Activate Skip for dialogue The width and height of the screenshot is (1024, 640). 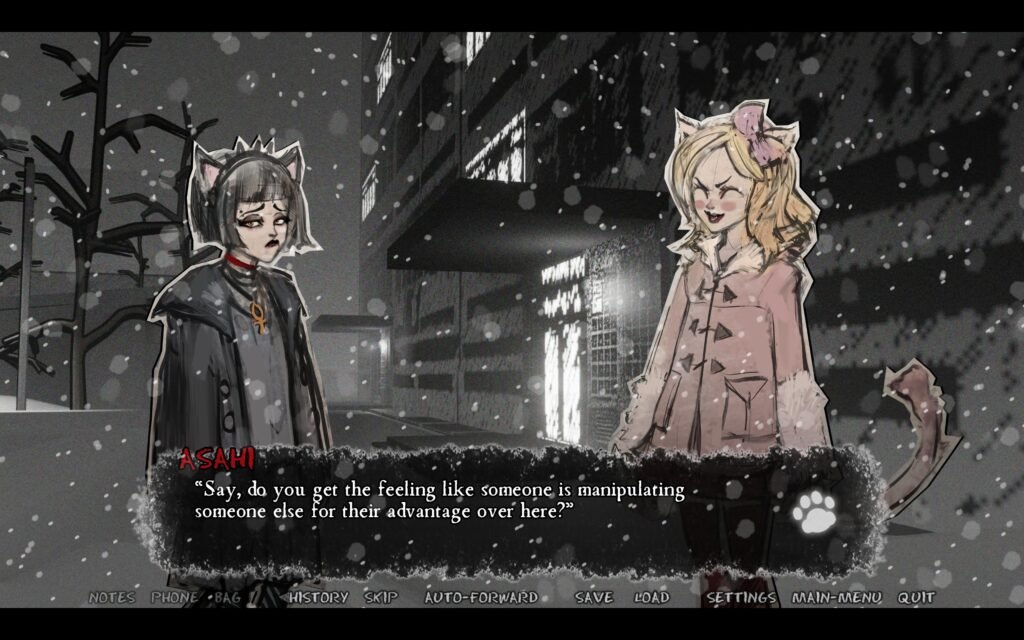[x=380, y=598]
